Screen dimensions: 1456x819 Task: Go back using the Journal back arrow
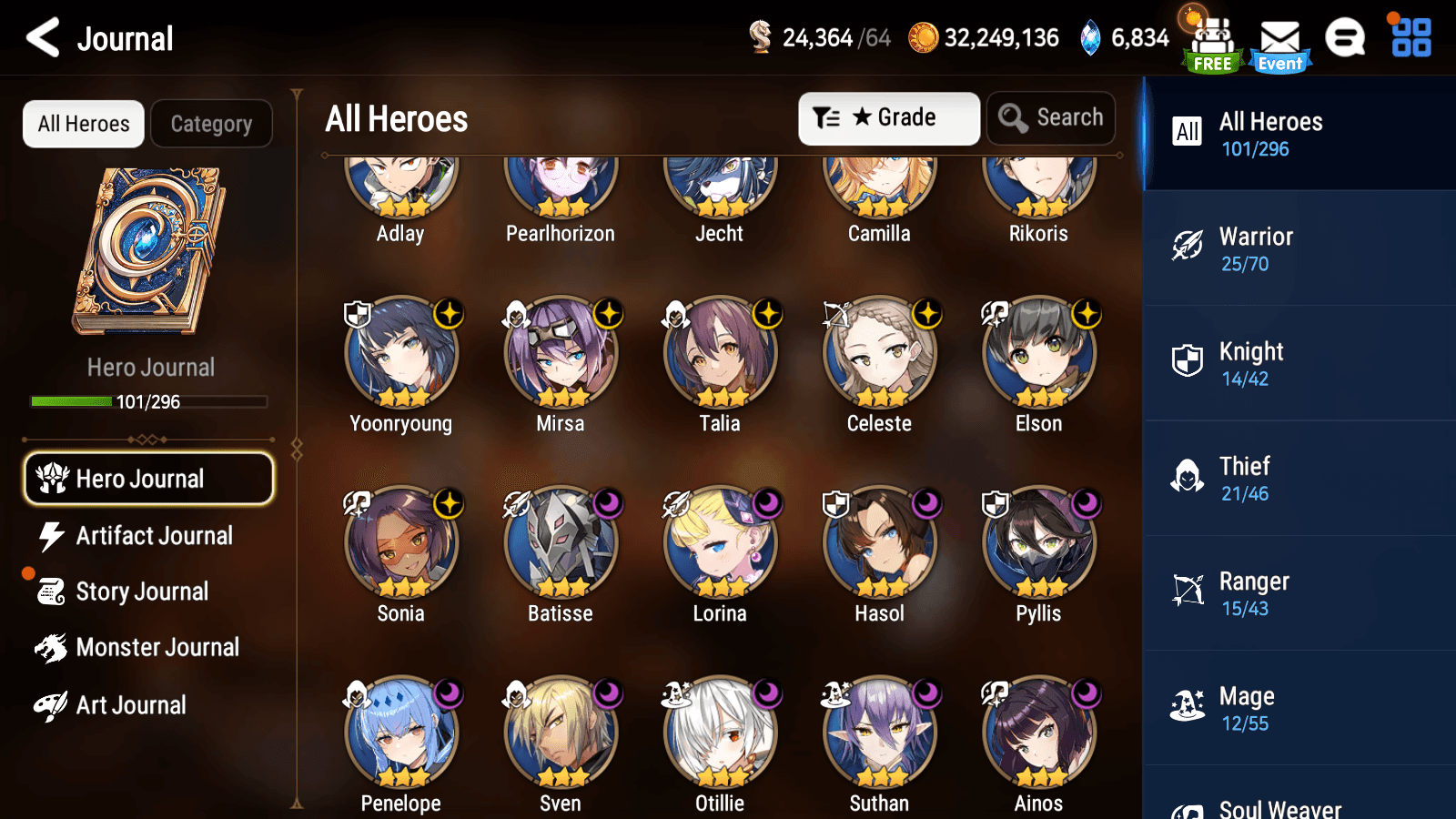(x=40, y=37)
